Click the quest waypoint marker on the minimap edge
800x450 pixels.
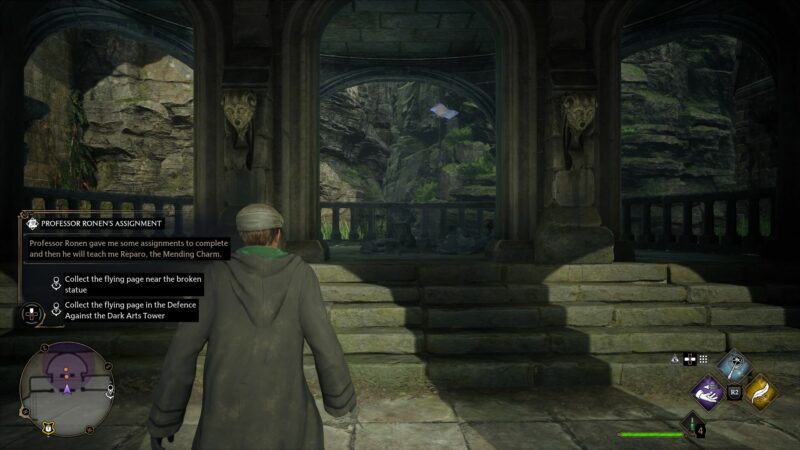coord(111,389)
